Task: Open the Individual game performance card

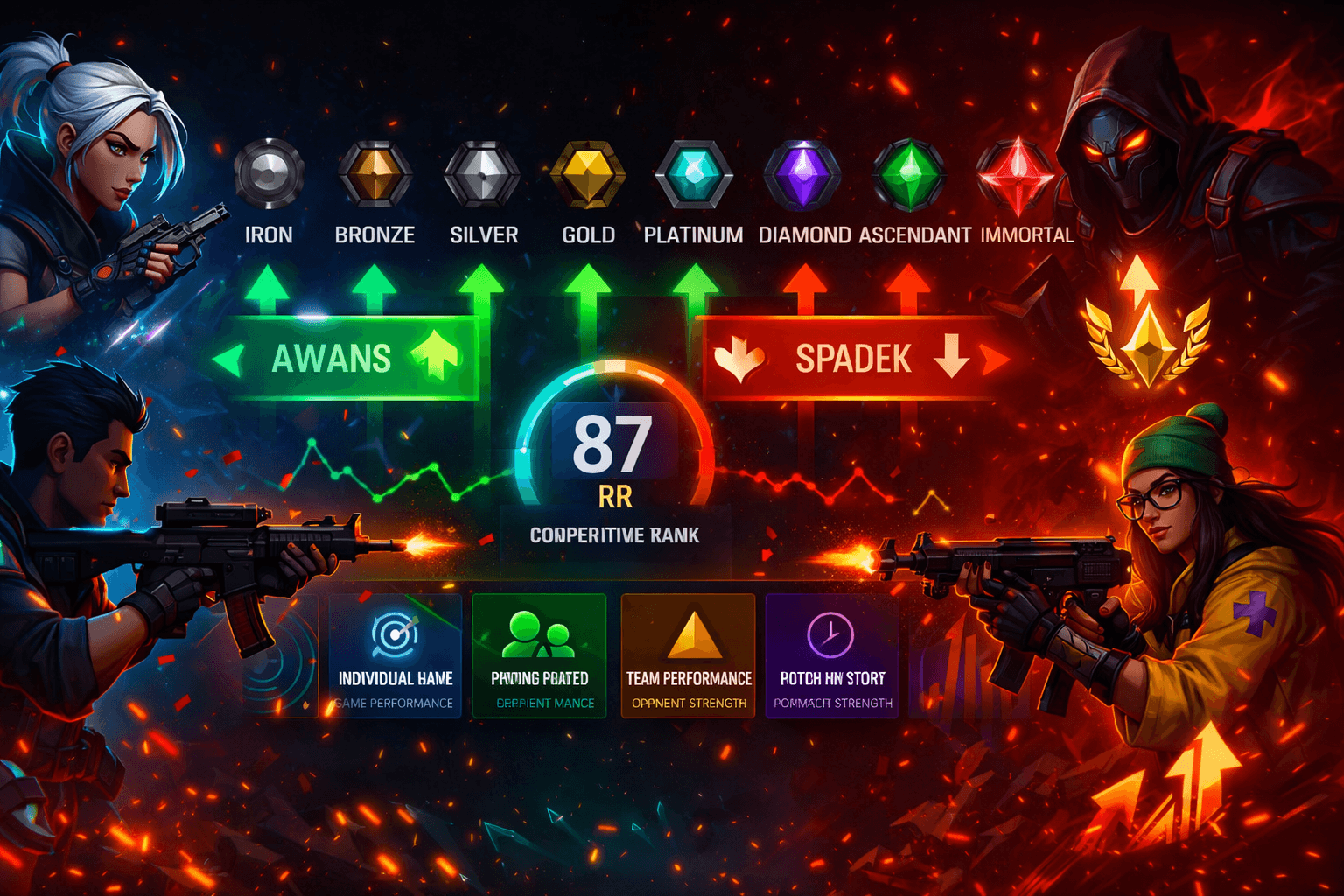Action: click(395, 656)
